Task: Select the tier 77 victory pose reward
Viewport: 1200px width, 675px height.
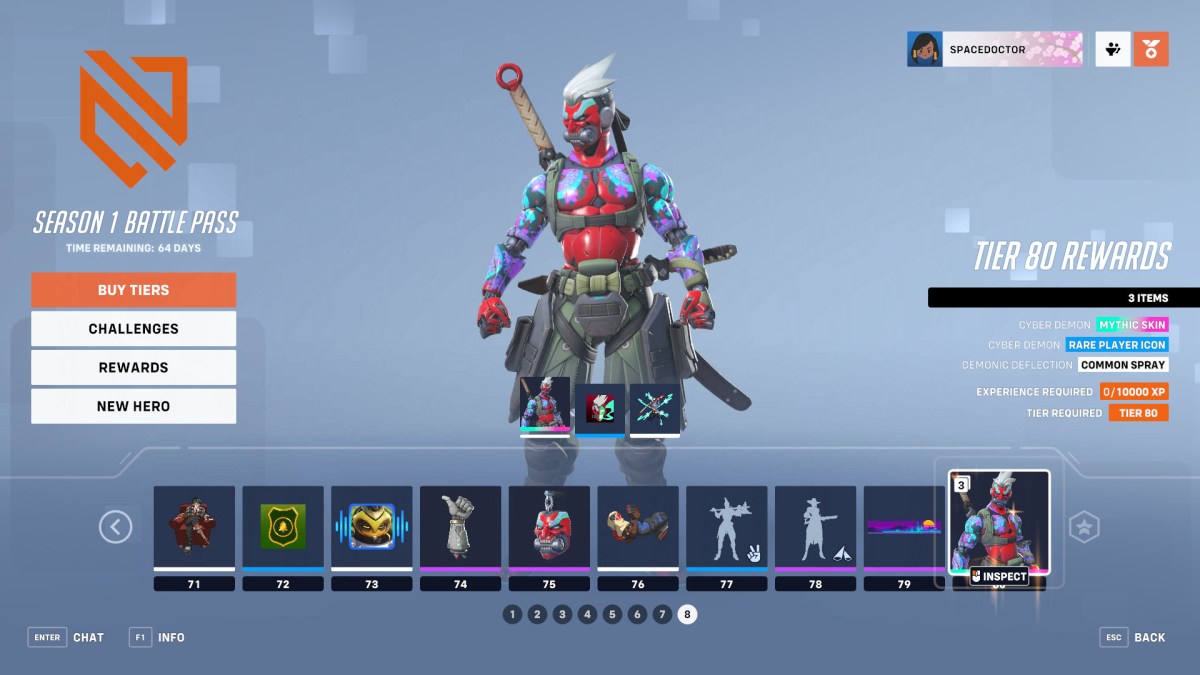Action: 727,527
